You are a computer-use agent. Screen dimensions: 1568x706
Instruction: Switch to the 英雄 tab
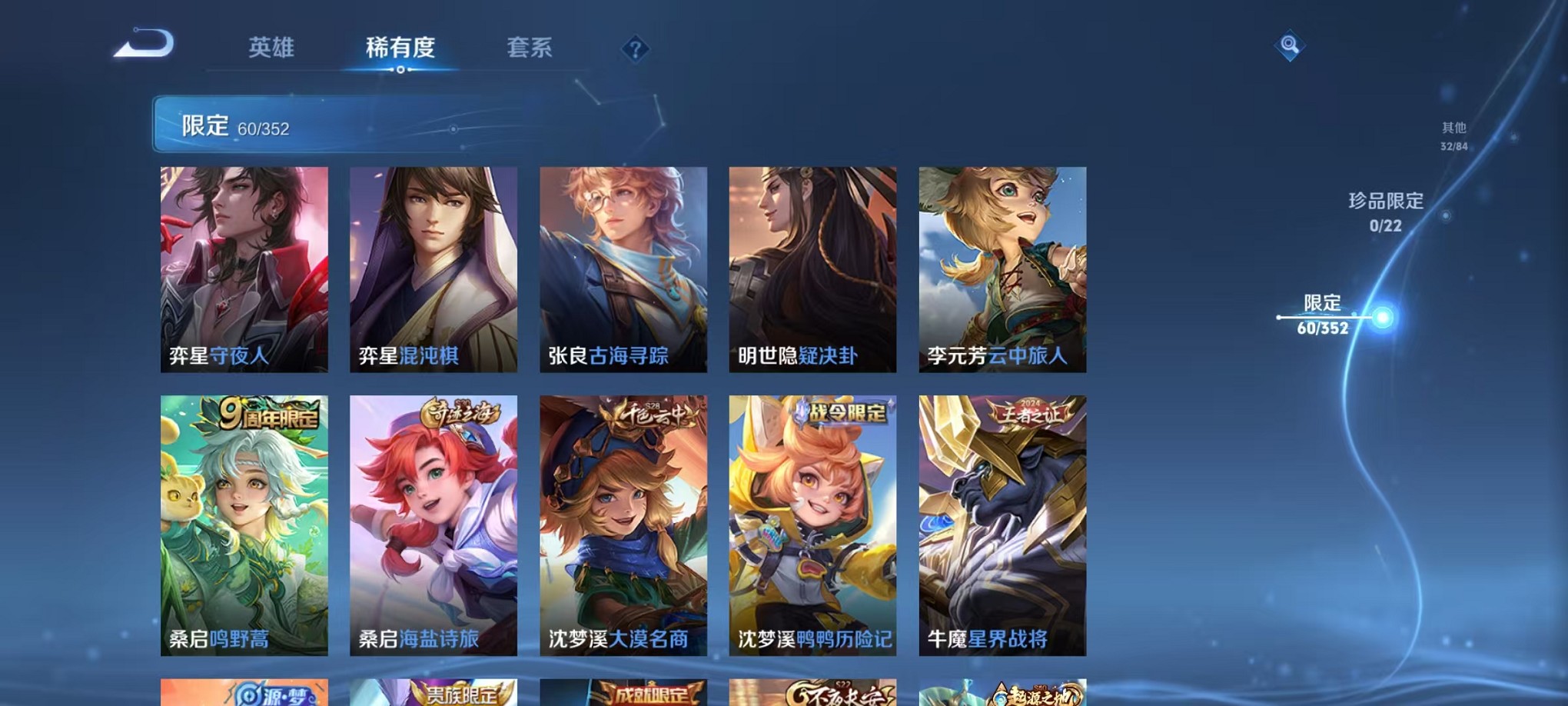point(270,48)
